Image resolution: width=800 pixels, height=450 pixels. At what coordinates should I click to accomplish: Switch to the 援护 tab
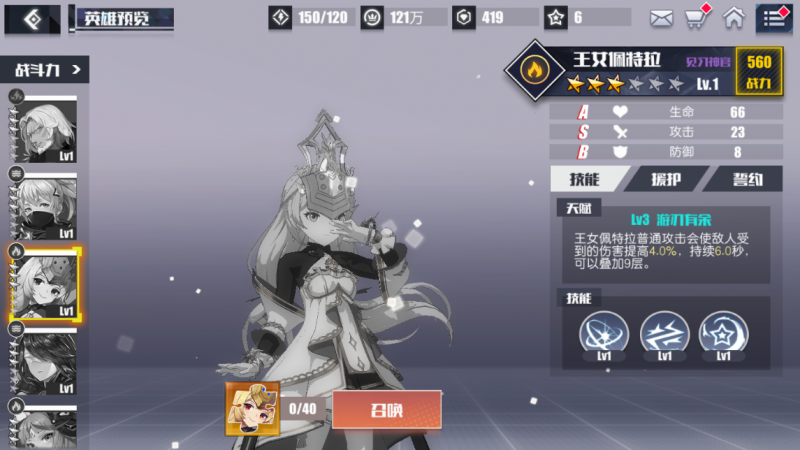664,179
